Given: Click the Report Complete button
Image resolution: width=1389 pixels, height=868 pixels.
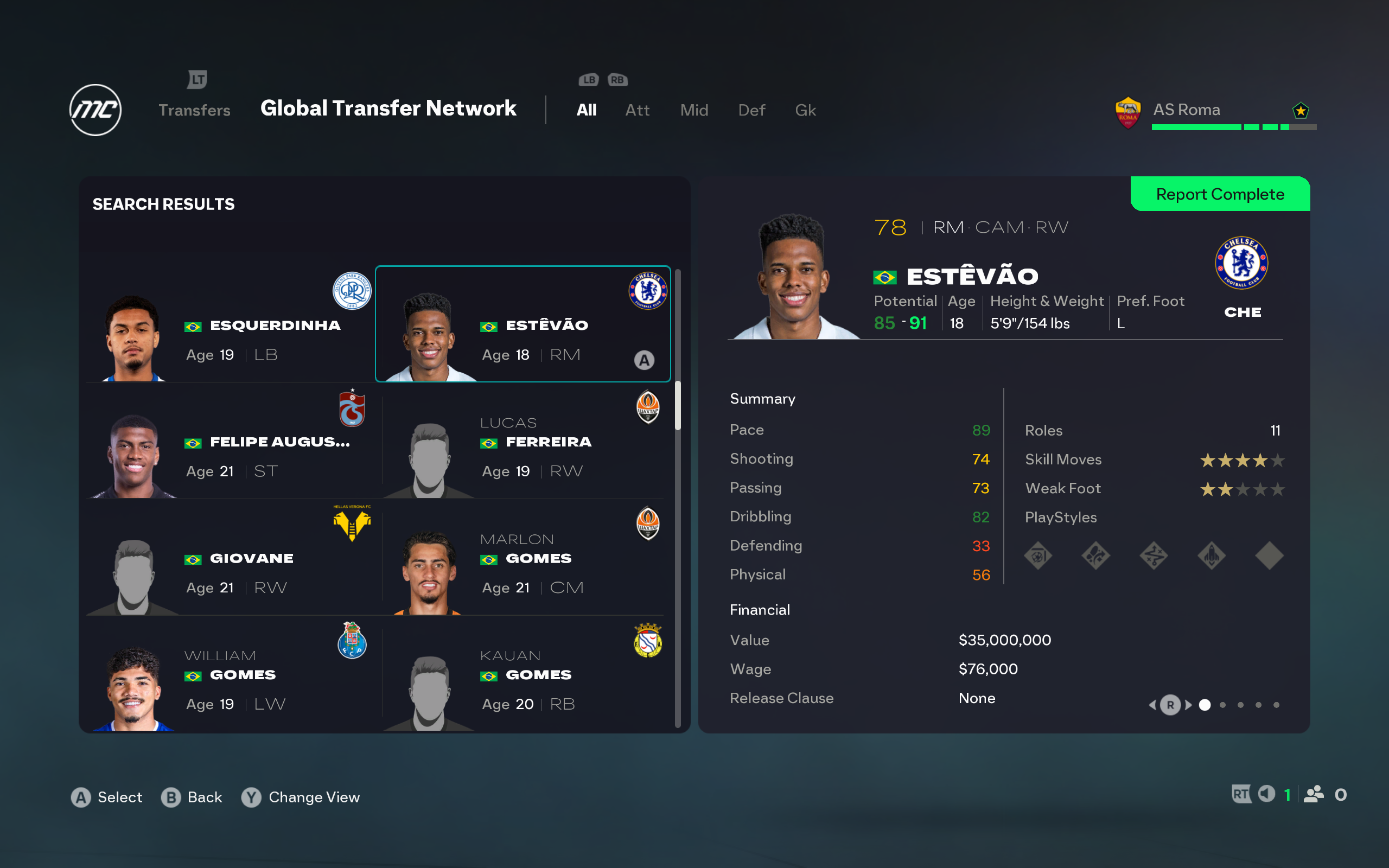Looking at the screenshot, I should [1220, 194].
